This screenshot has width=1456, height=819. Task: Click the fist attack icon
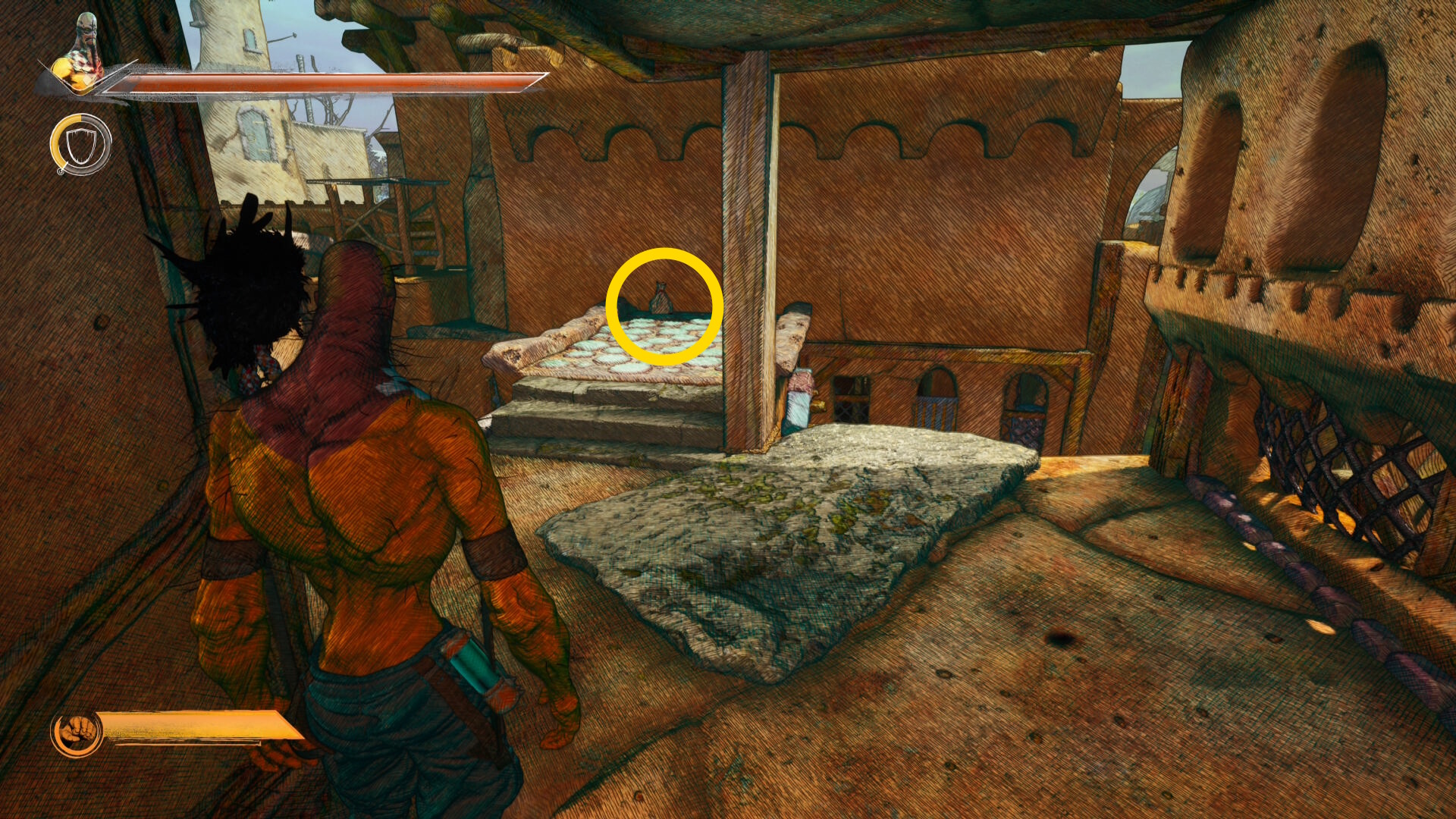pyautogui.click(x=77, y=733)
